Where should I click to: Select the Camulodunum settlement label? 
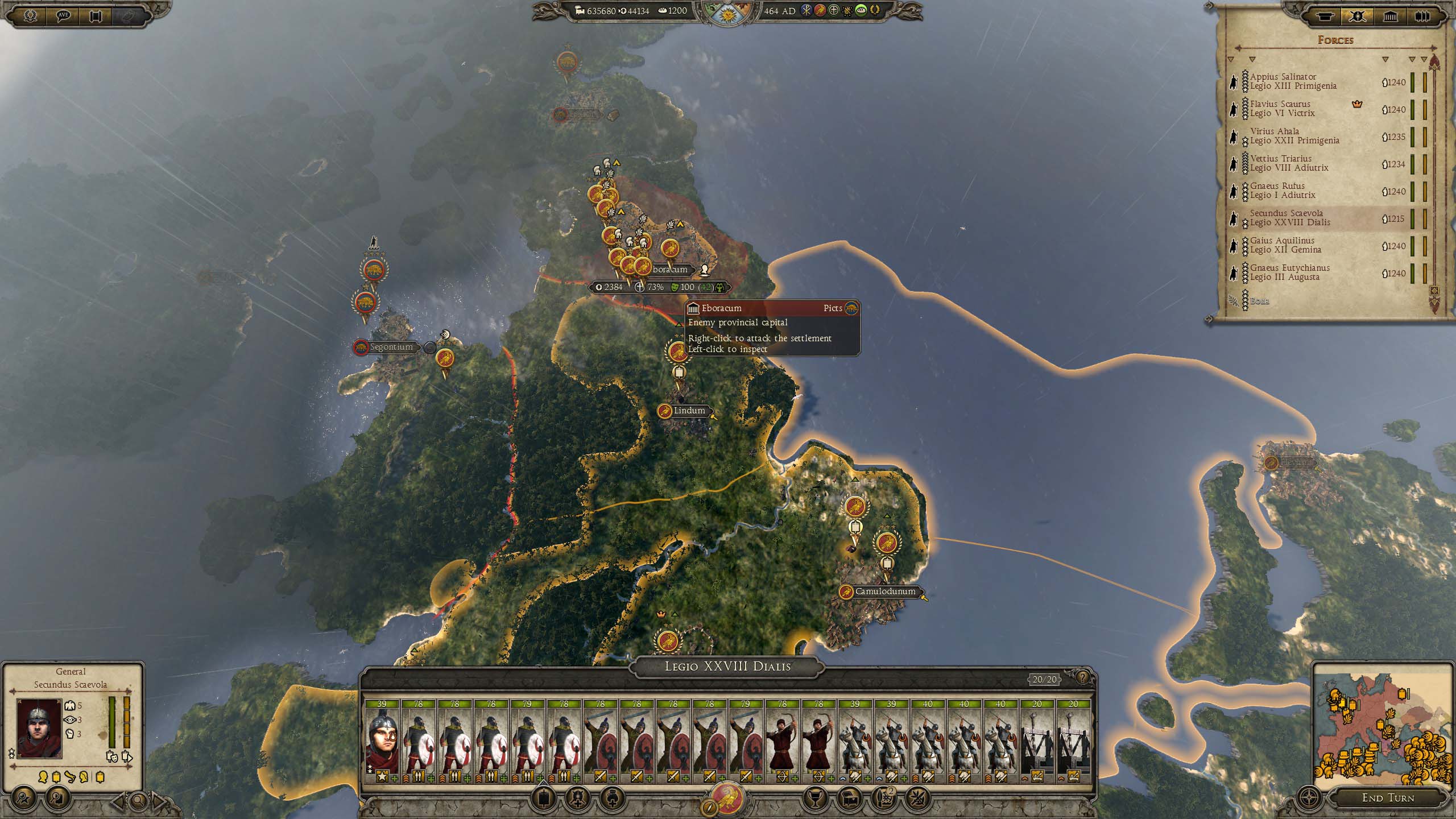pyautogui.click(x=885, y=591)
